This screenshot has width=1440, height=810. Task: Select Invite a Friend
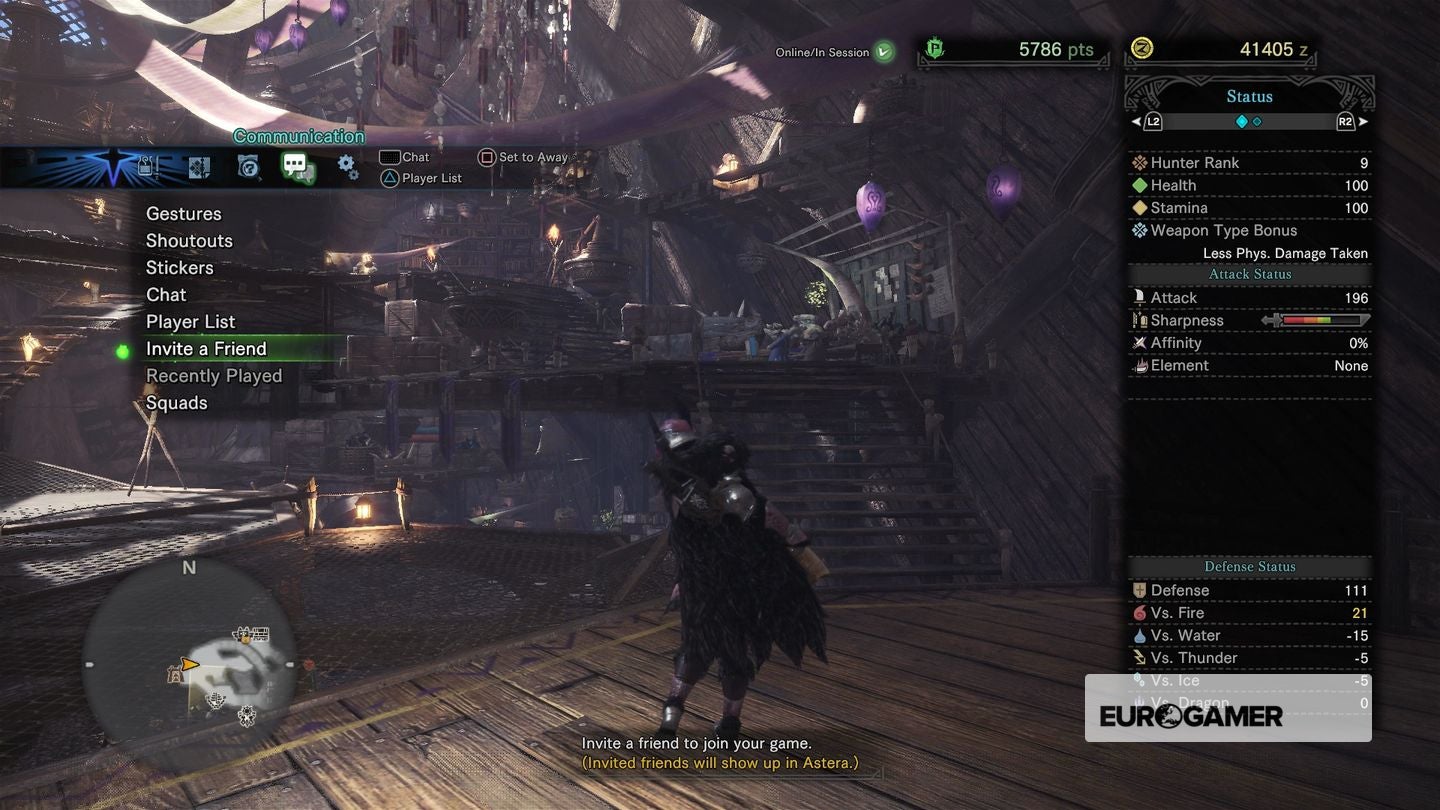[206, 349]
